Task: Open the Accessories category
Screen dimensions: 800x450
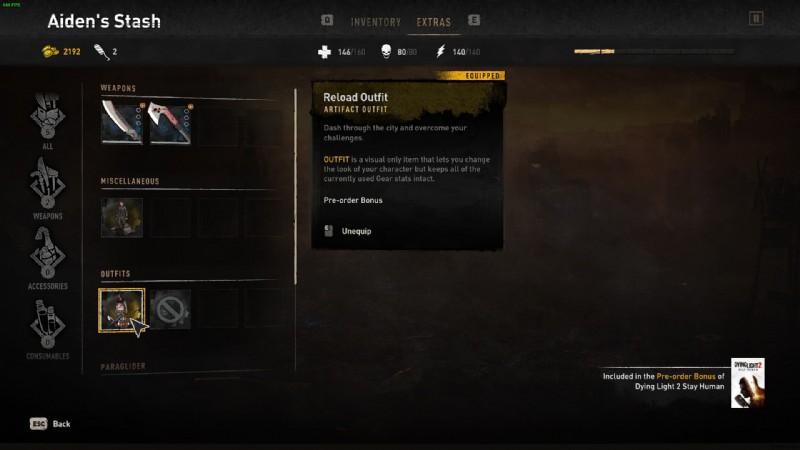Action: [47, 256]
